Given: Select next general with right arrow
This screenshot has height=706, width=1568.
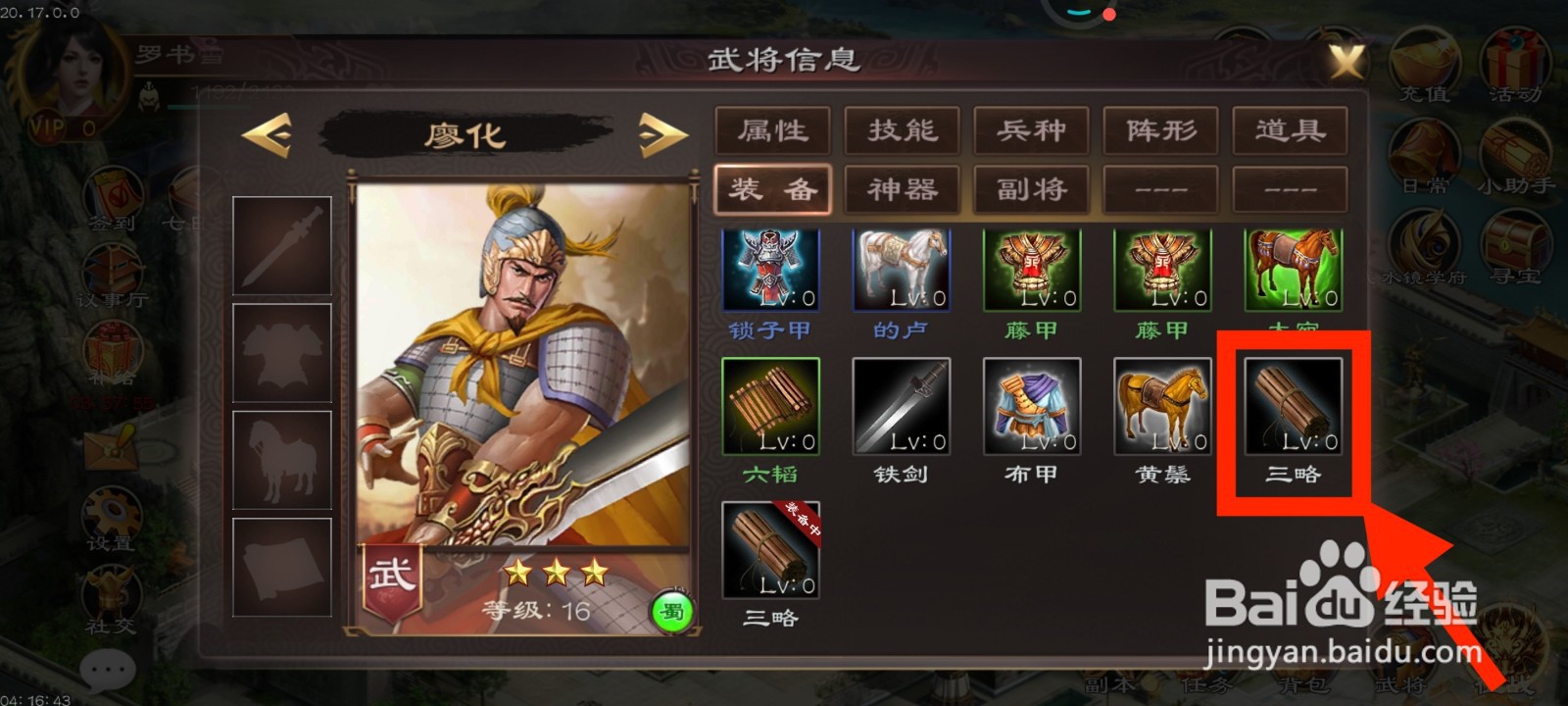Looking at the screenshot, I should coord(659,135).
